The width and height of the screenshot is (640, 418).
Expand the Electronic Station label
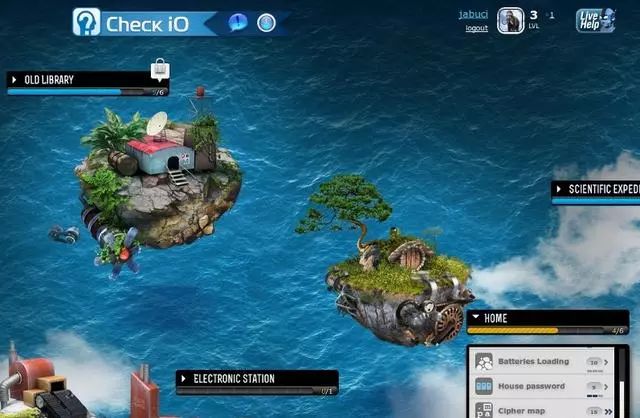184,378
